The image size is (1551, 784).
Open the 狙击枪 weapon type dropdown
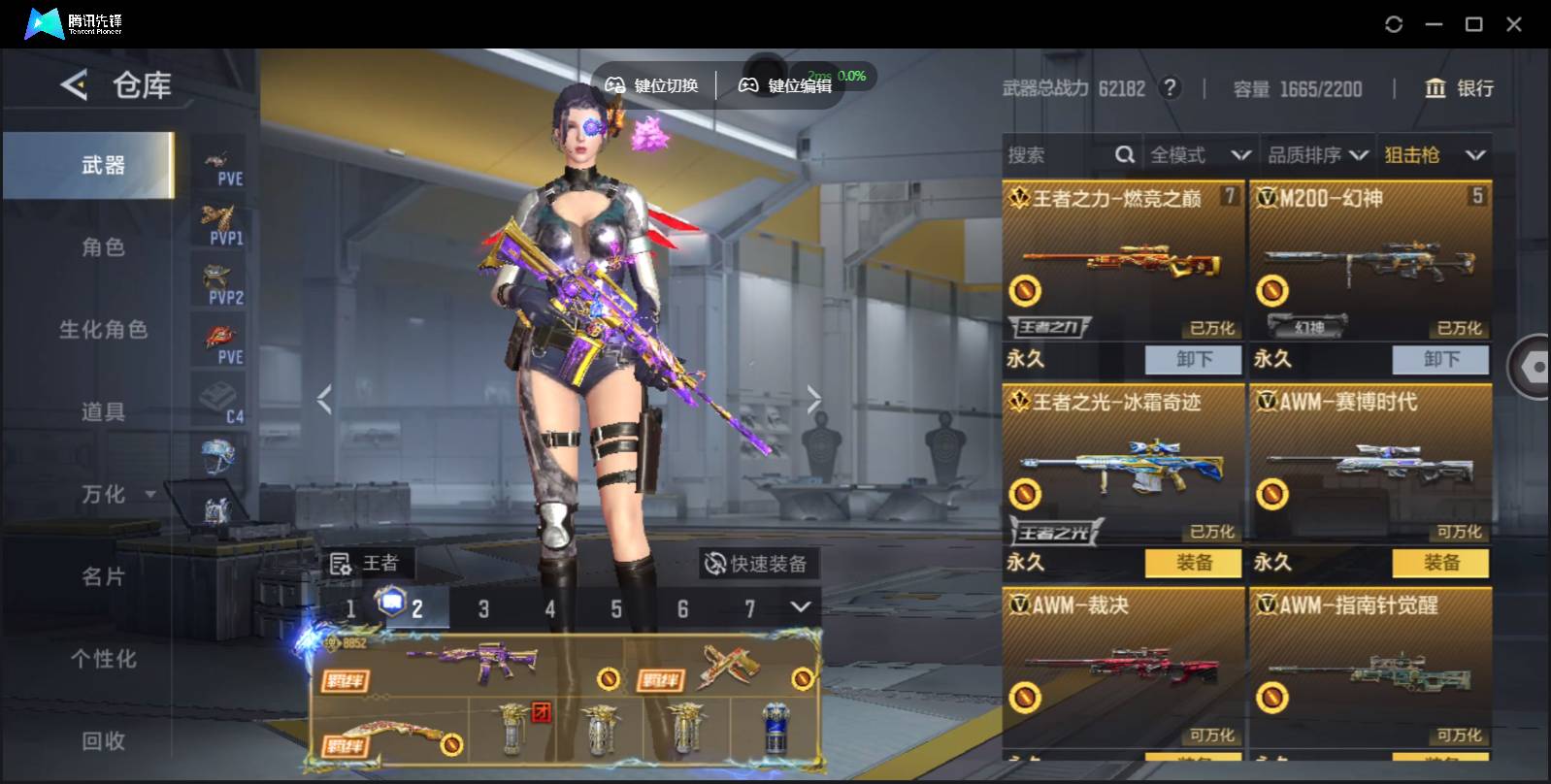pos(1435,155)
